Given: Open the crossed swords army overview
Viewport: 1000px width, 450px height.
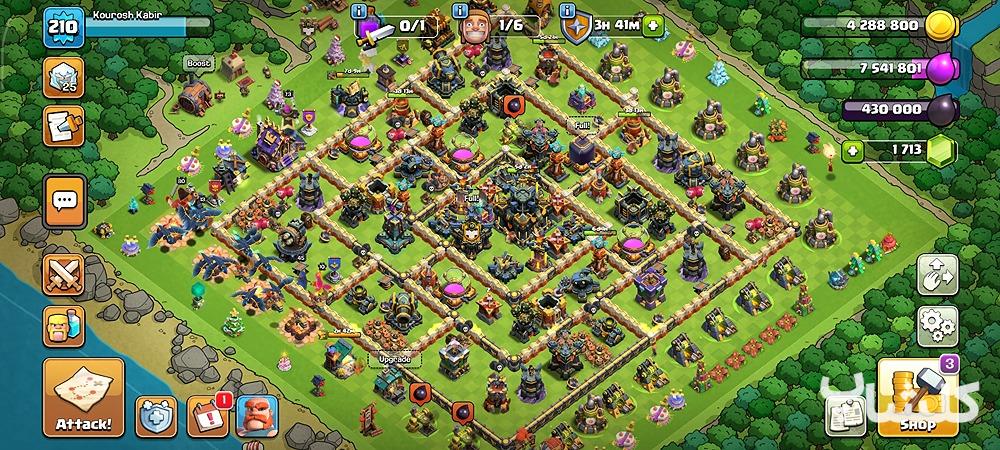Looking at the screenshot, I should (x=64, y=273).
